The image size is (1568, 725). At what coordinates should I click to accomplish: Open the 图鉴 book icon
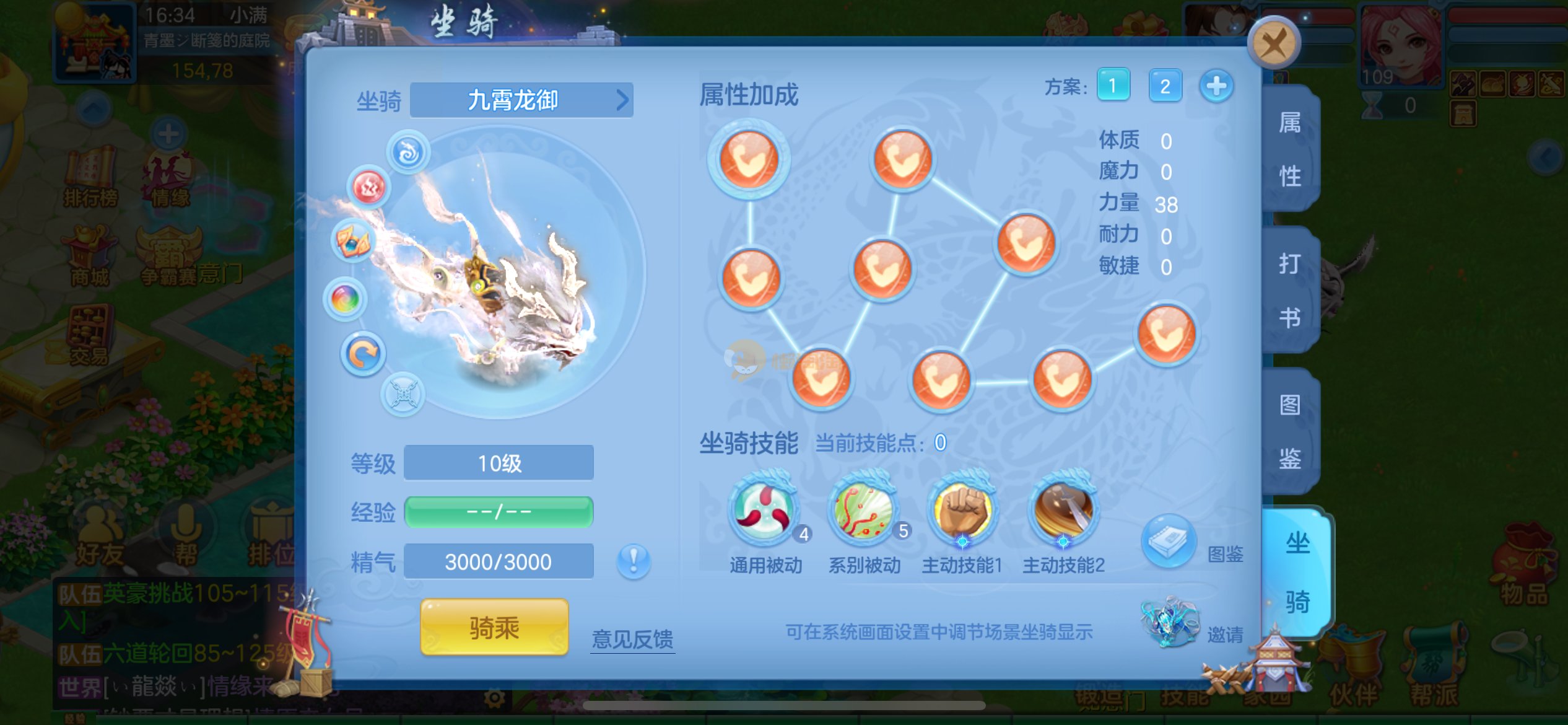coord(1168,540)
